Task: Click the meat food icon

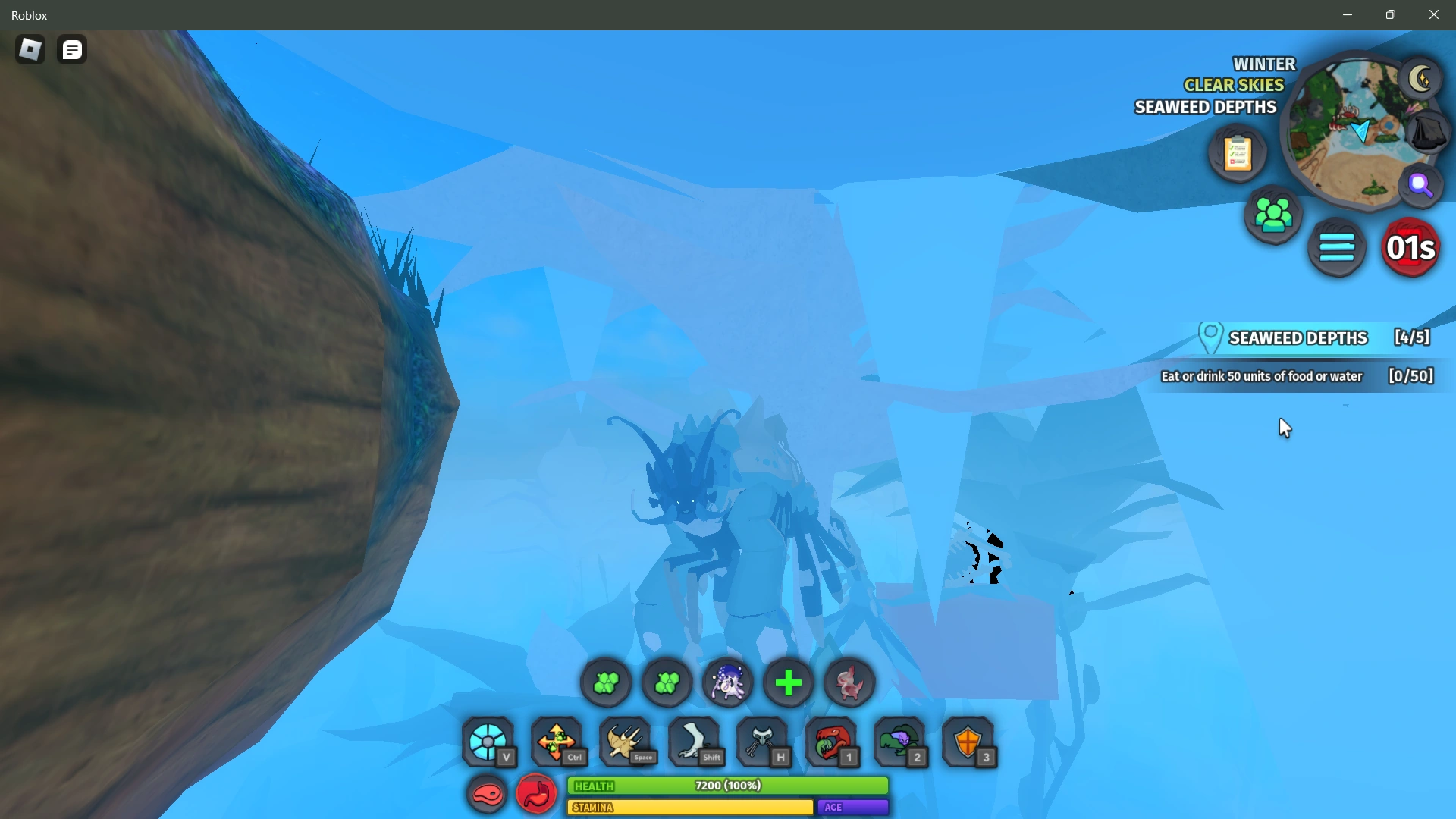Action: click(488, 795)
